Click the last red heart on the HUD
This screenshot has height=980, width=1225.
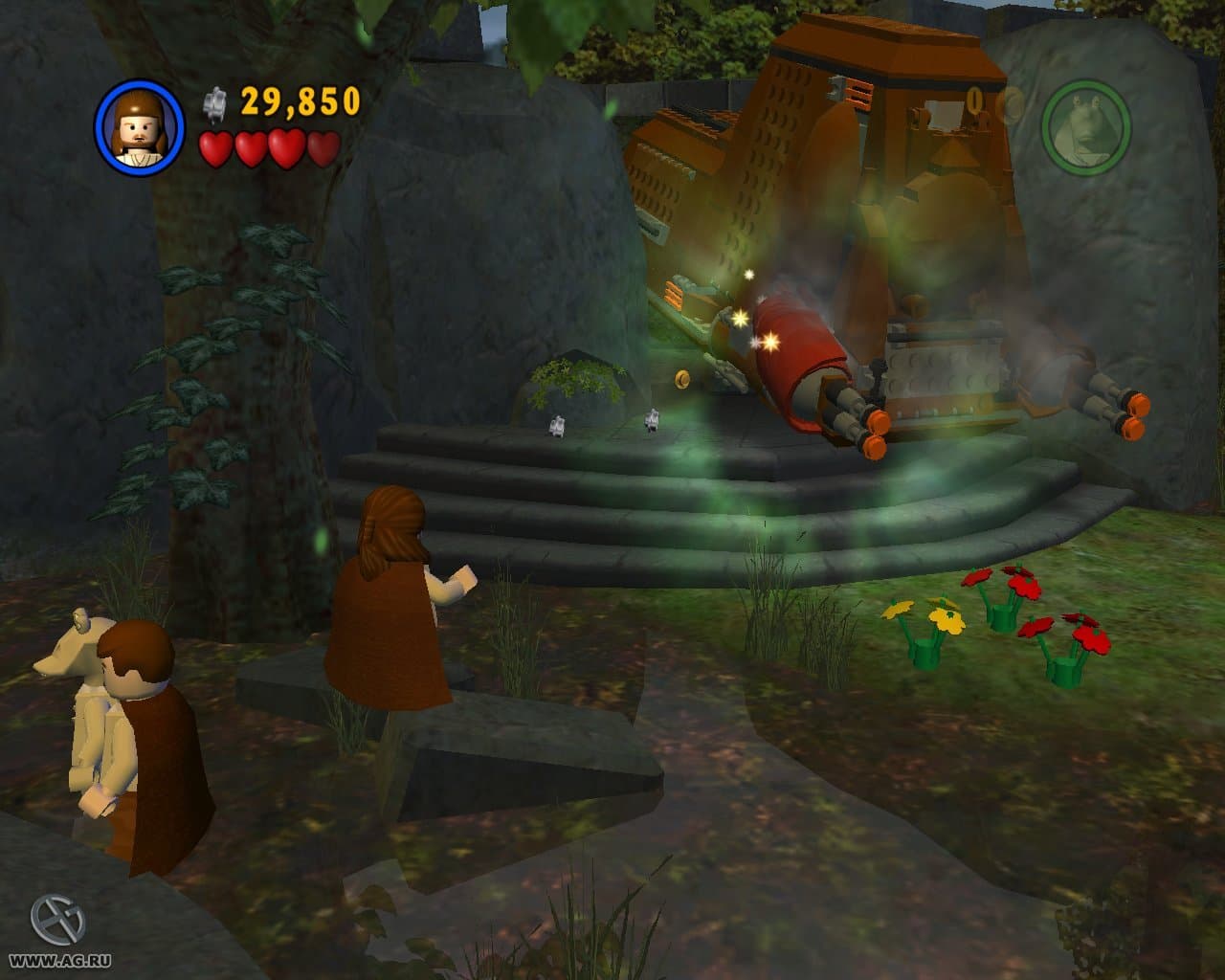pos(321,149)
